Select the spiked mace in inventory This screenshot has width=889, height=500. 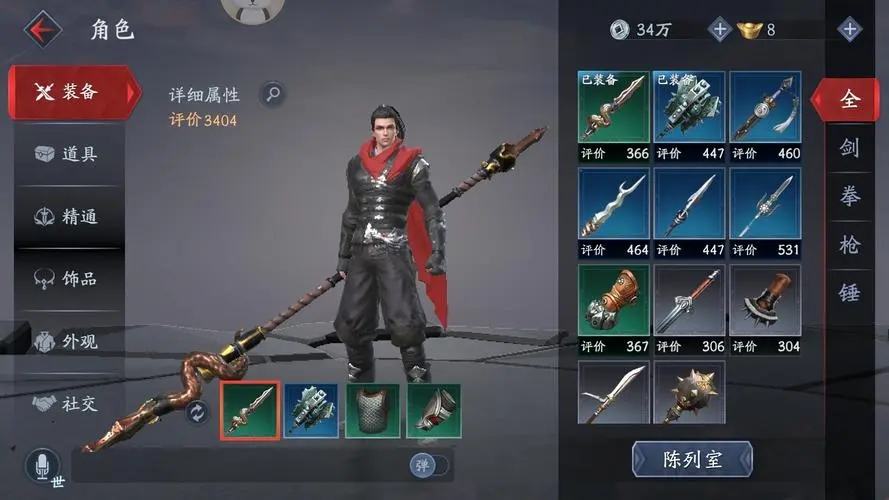tap(689, 392)
